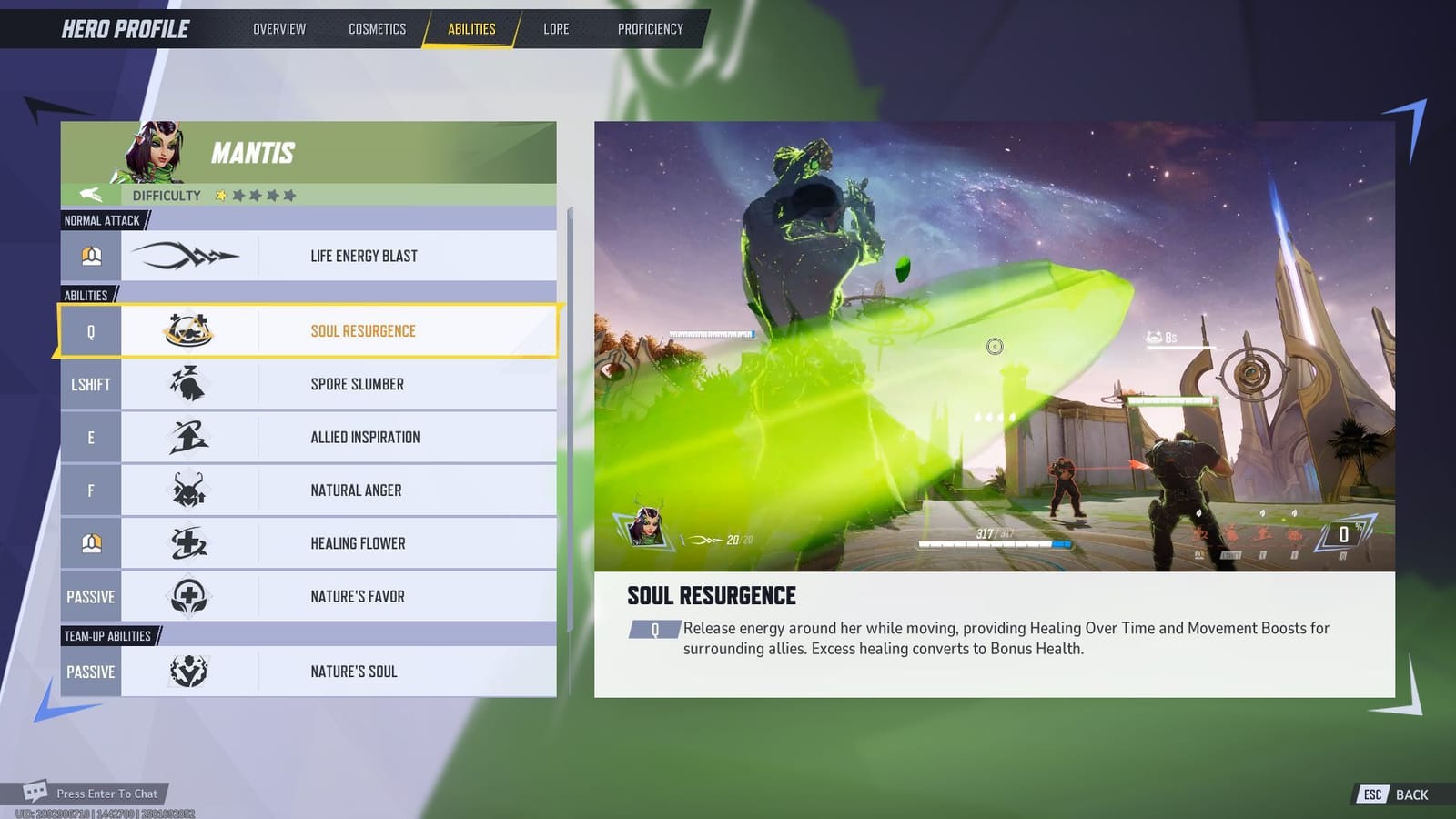Switch to the Lore tab
The height and width of the screenshot is (819, 1456).
tap(555, 28)
